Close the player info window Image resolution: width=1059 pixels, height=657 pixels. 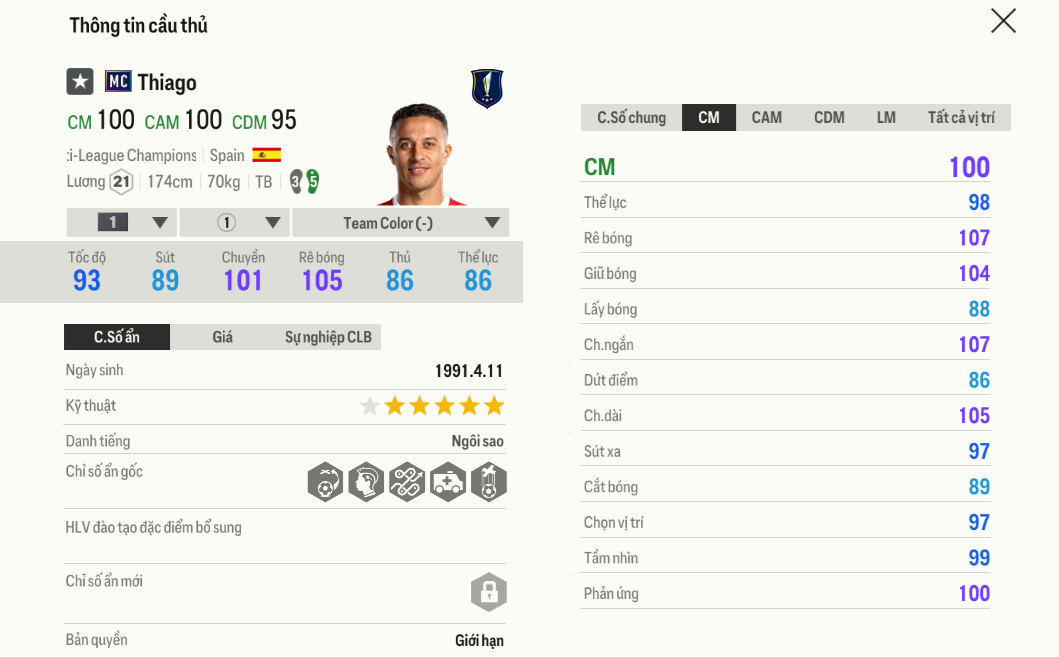1003,21
